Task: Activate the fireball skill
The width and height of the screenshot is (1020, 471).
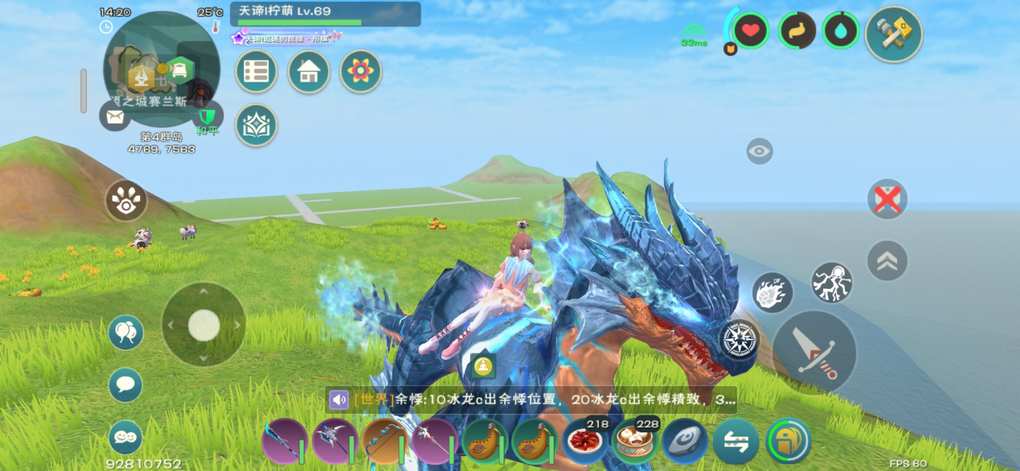Action: [x=772, y=292]
